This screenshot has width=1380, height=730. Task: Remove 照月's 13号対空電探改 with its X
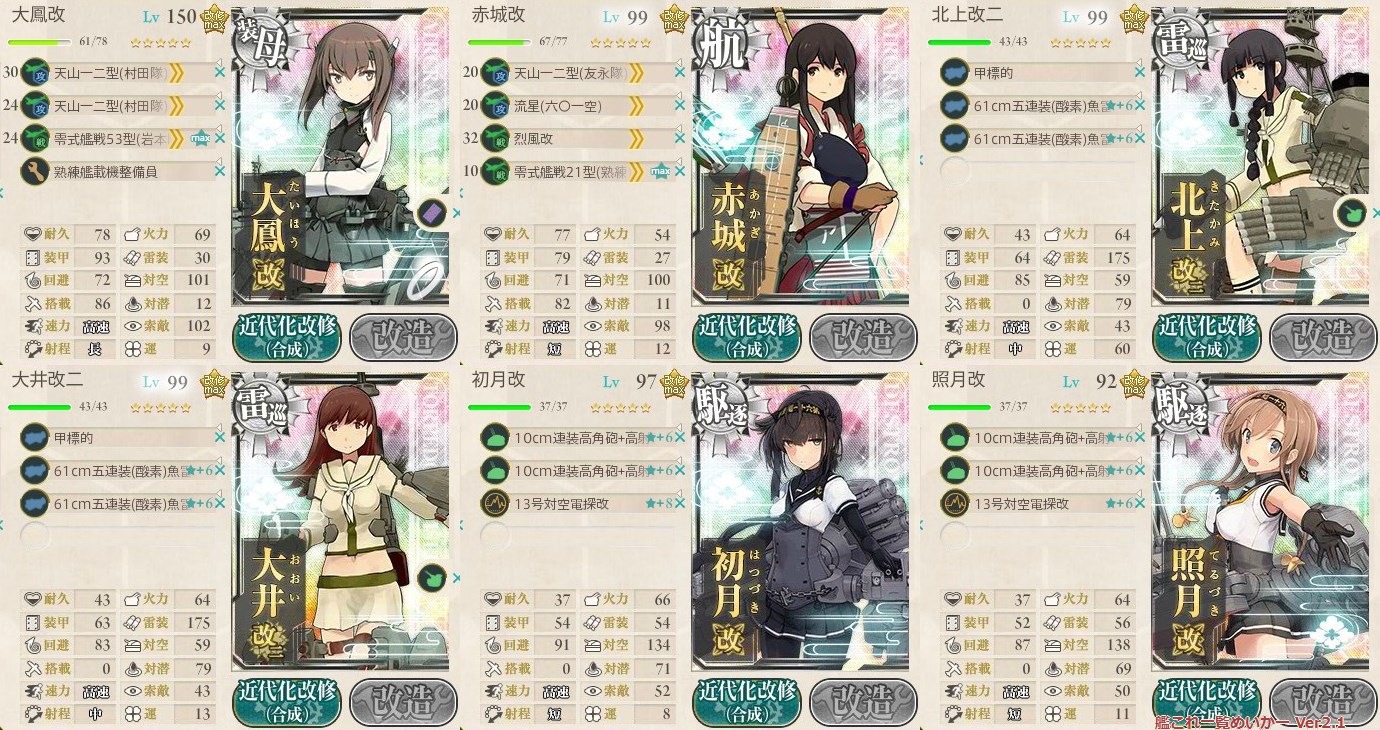click(1142, 503)
